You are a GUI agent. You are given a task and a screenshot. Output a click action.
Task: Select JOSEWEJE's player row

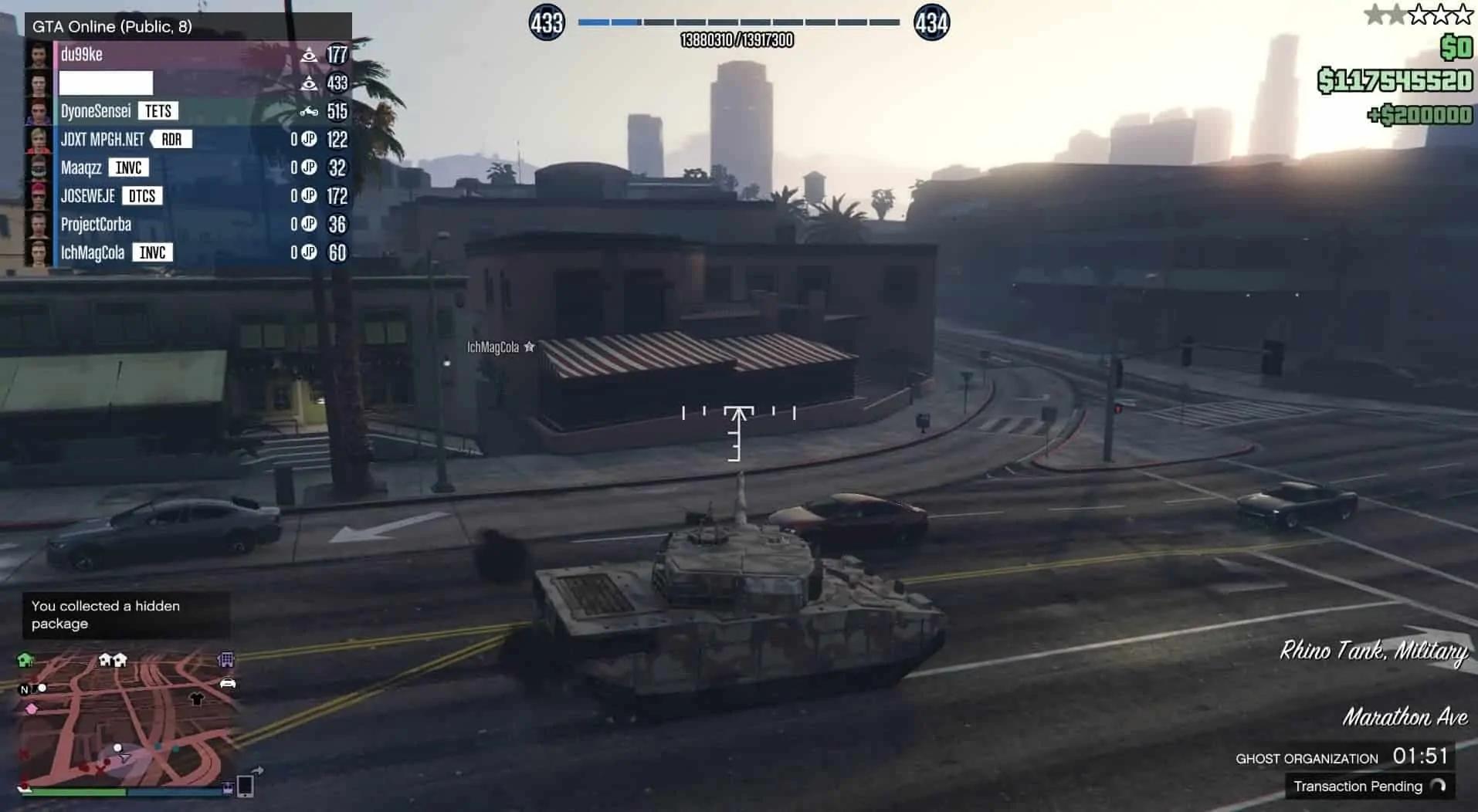[x=87, y=196]
